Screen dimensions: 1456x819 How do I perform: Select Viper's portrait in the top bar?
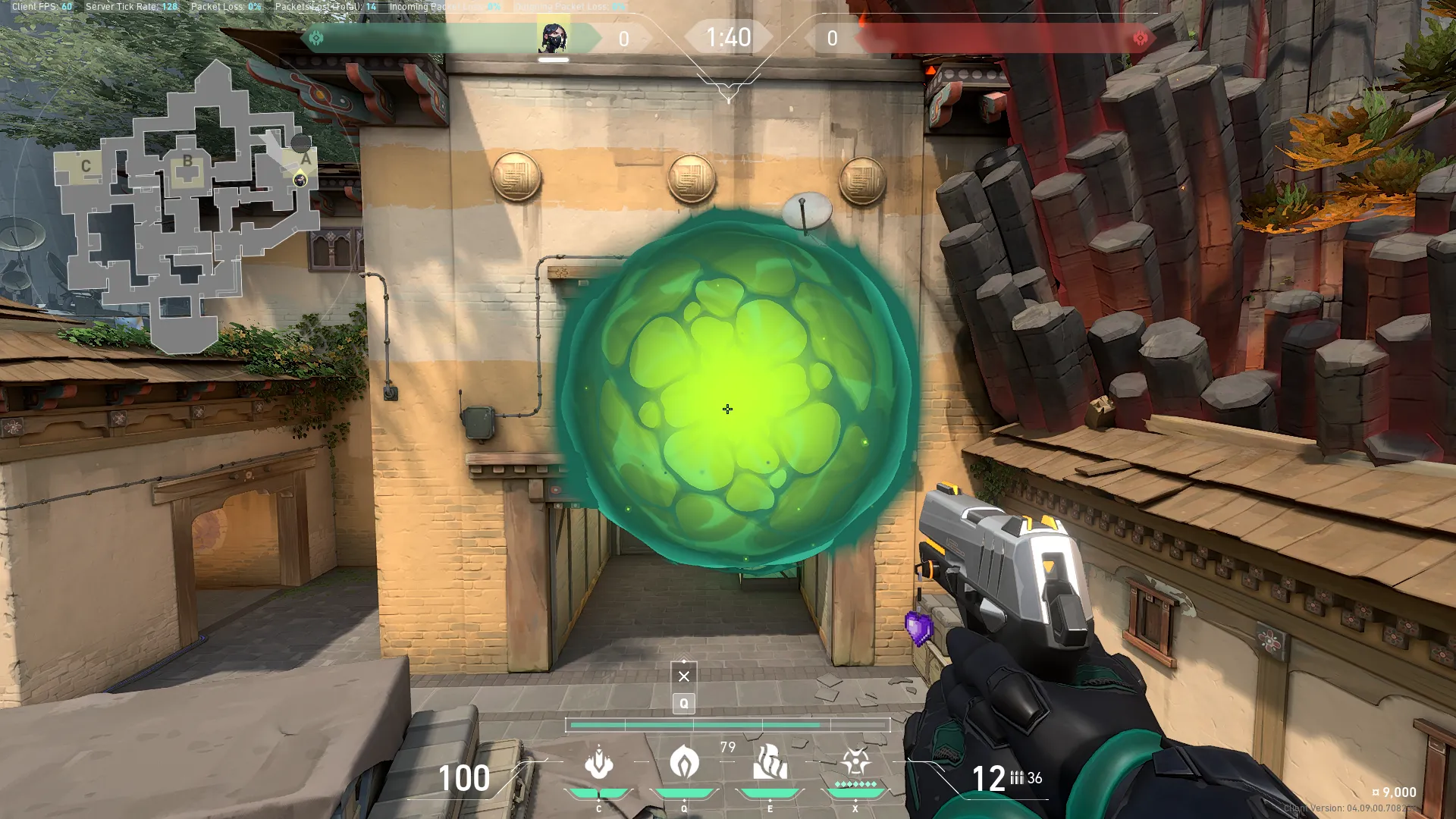point(554,37)
